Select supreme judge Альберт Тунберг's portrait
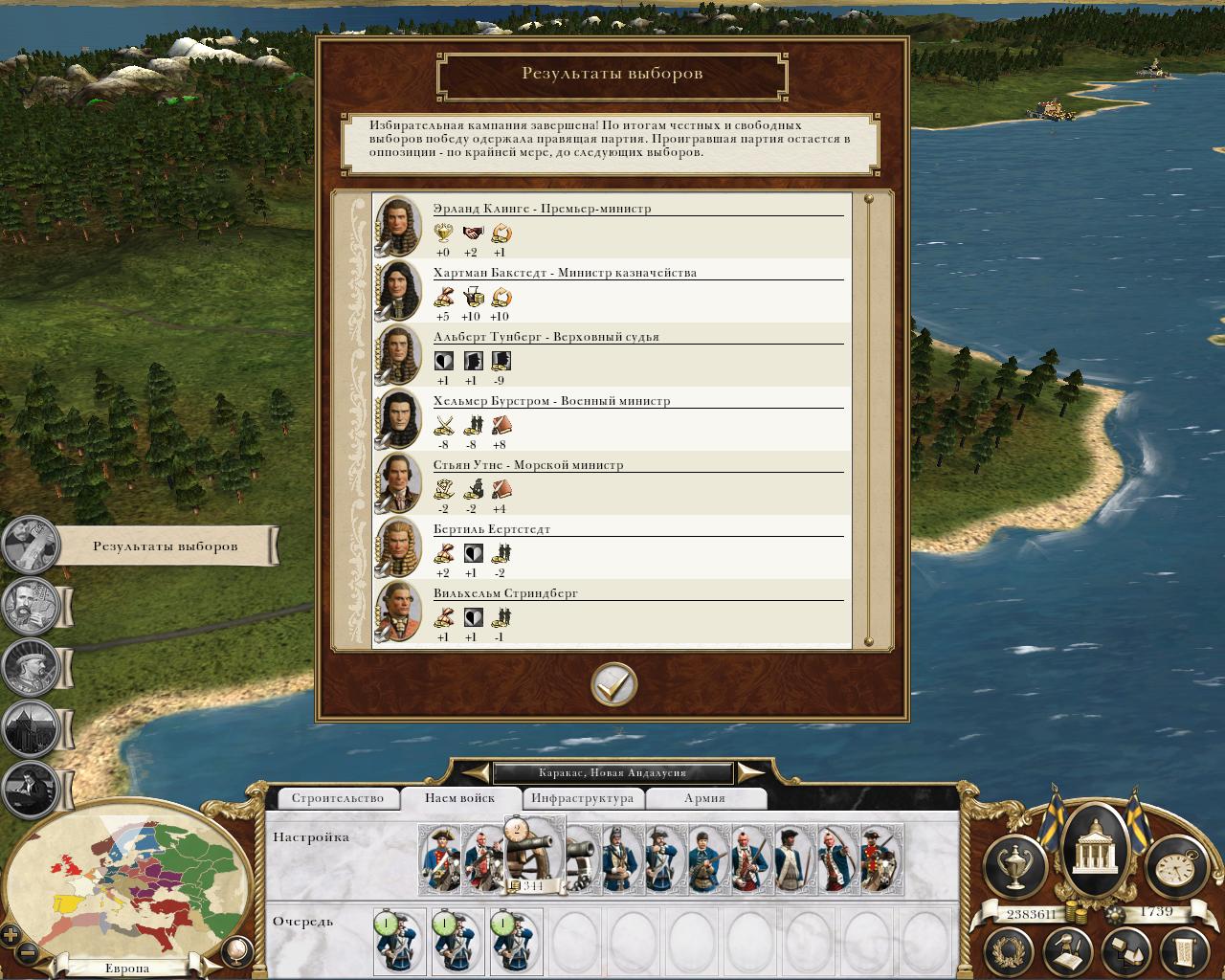 click(398, 355)
